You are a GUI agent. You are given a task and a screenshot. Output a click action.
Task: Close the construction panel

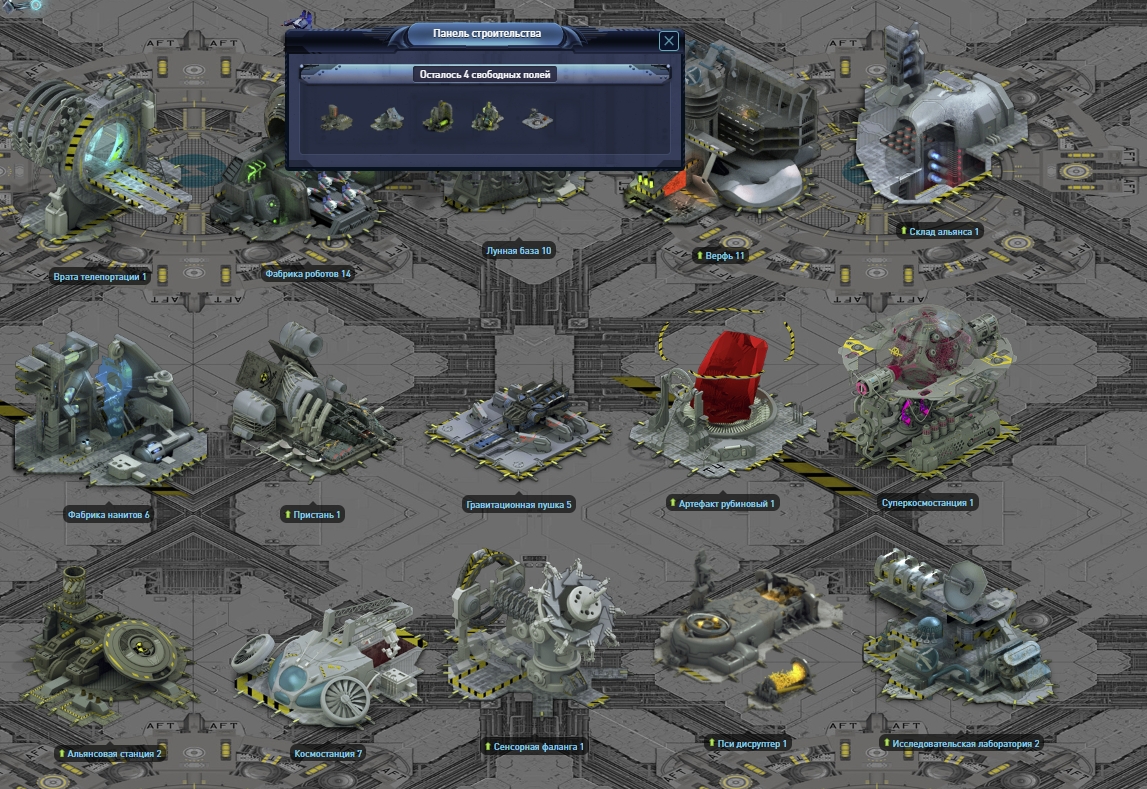669,41
